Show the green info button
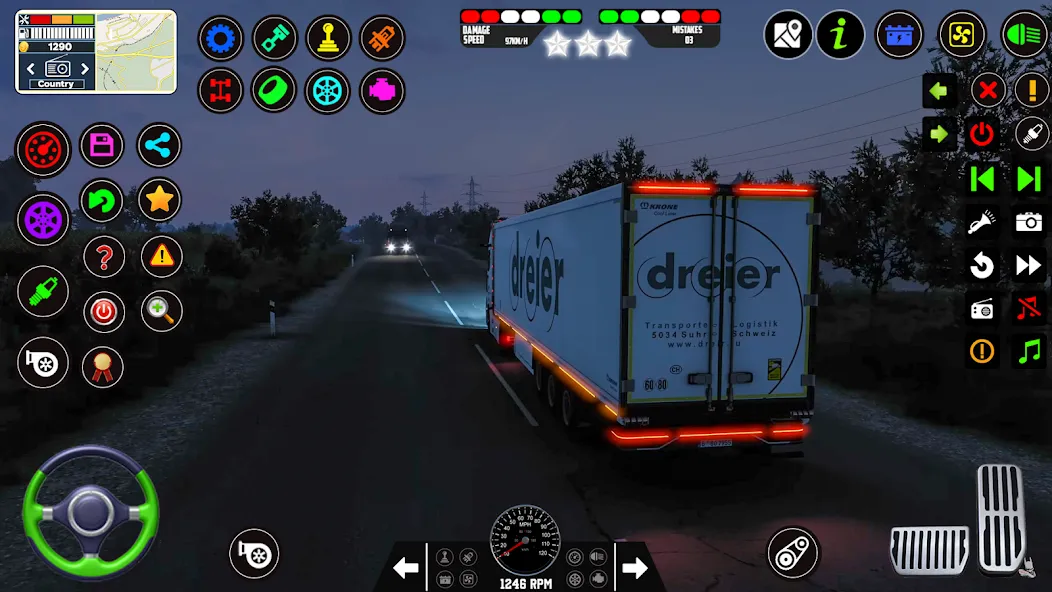This screenshot has width=1052, height=592. coord(840,35)
